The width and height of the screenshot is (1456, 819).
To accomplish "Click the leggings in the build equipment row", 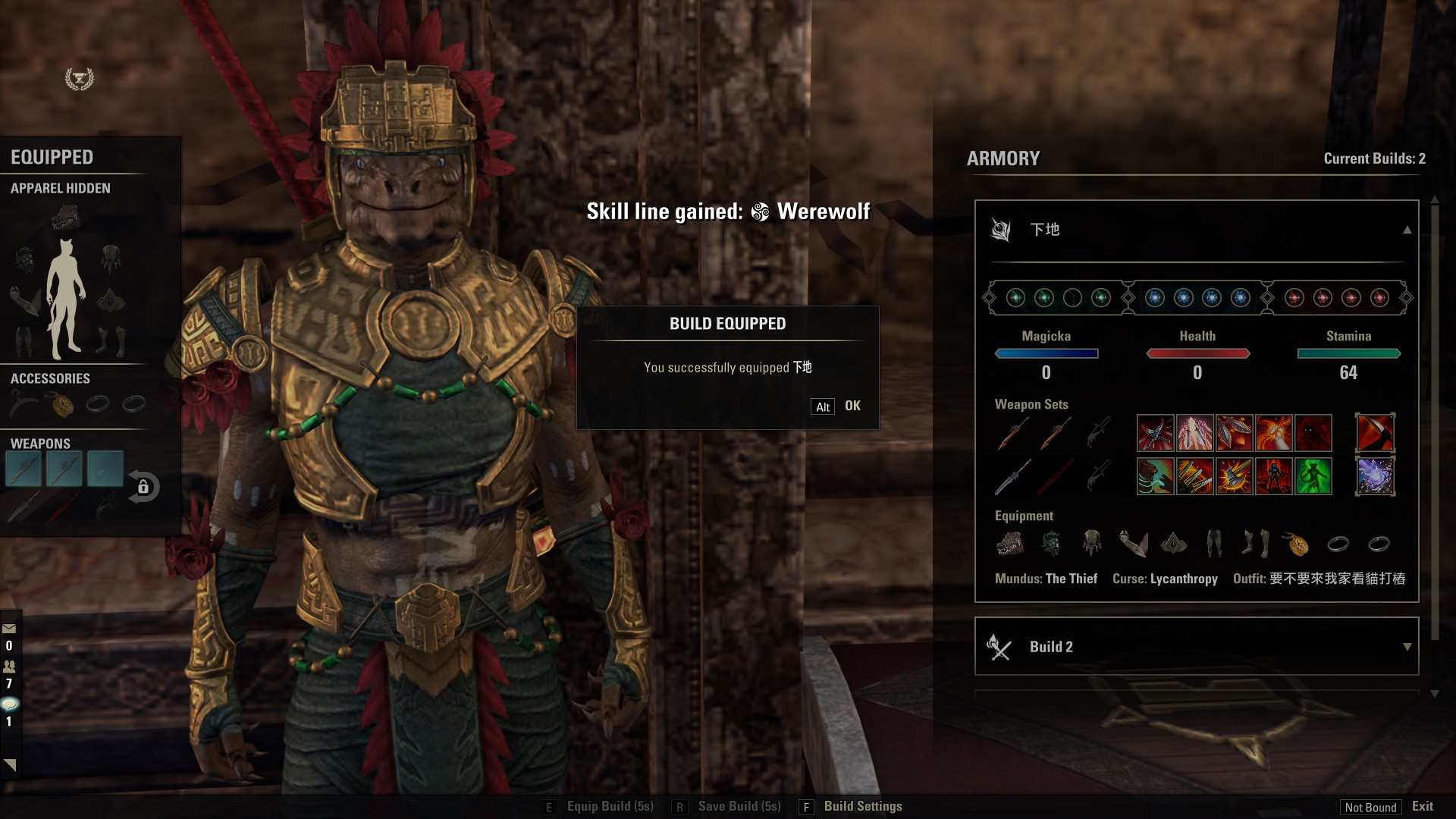I will pos(1214,543).
